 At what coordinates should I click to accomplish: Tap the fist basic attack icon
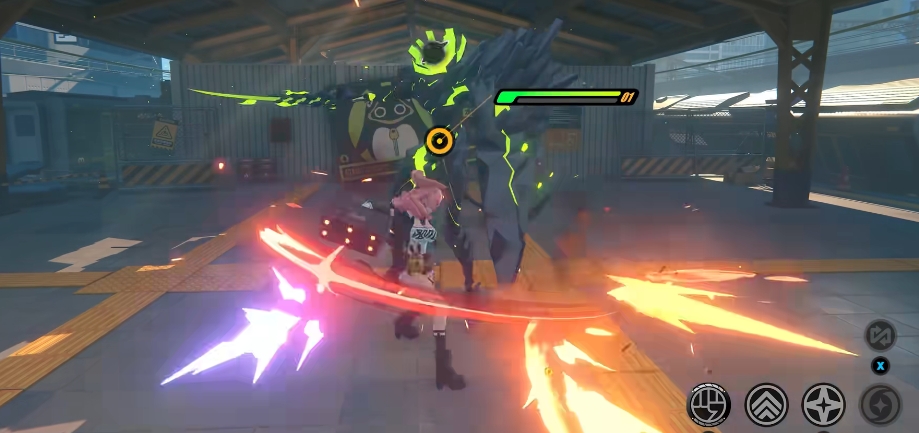[x=708, y=404]
